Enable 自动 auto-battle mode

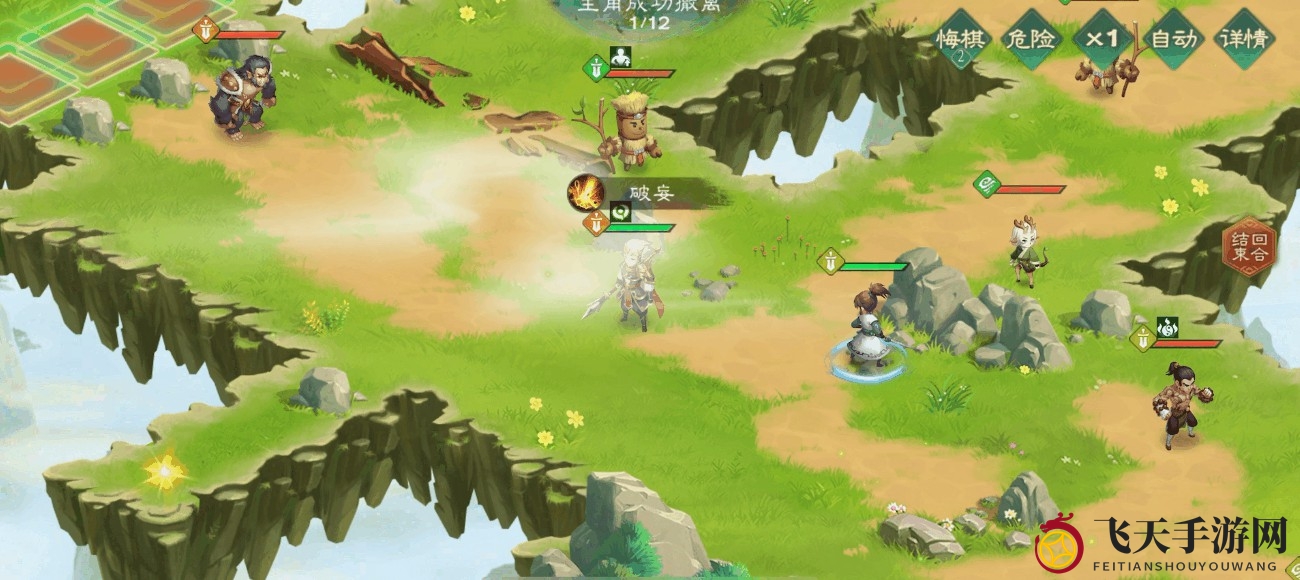pyautogui.click(x=1174, y=40)
